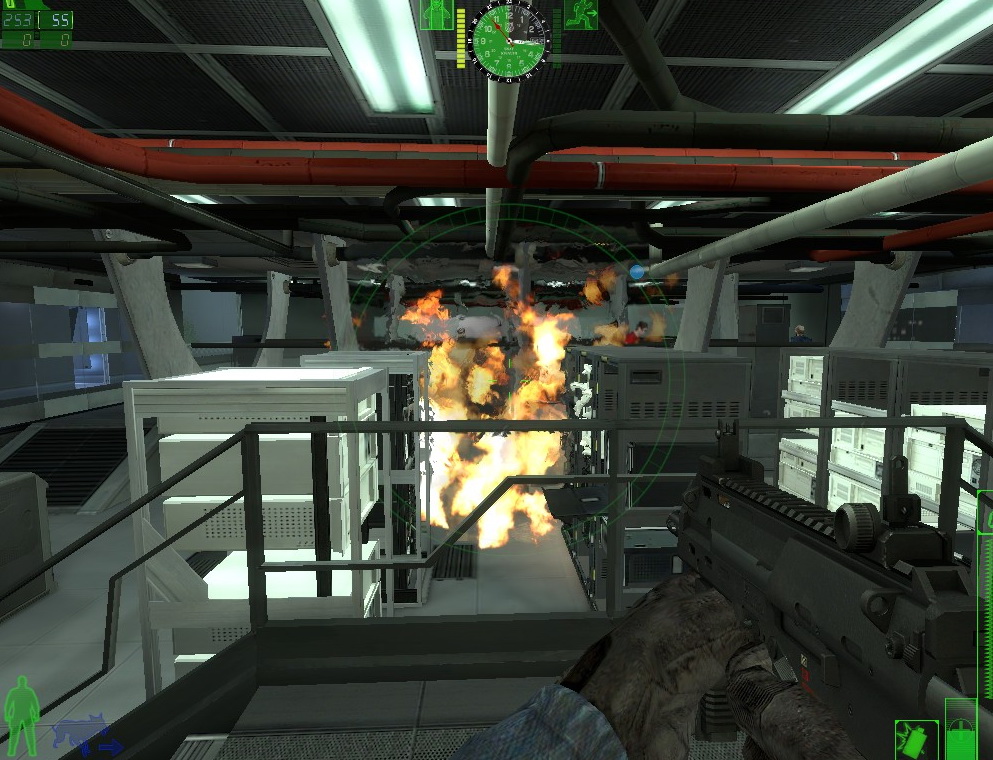
Task: Click the green compass watch dial
Action: pyautogui.click(x=509, y=34)
